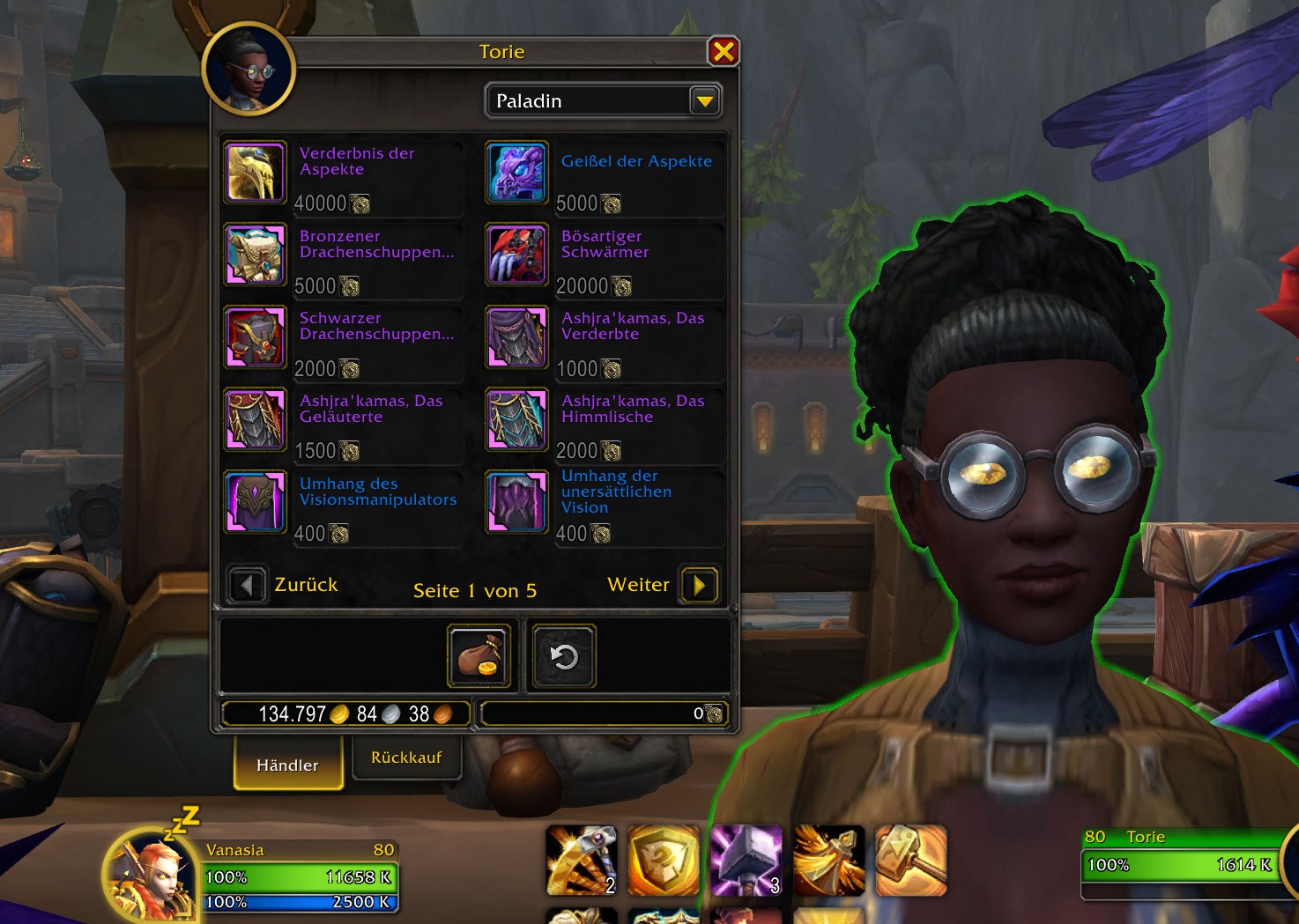Open the Paladin class filter dropdown

click(704, 101)
